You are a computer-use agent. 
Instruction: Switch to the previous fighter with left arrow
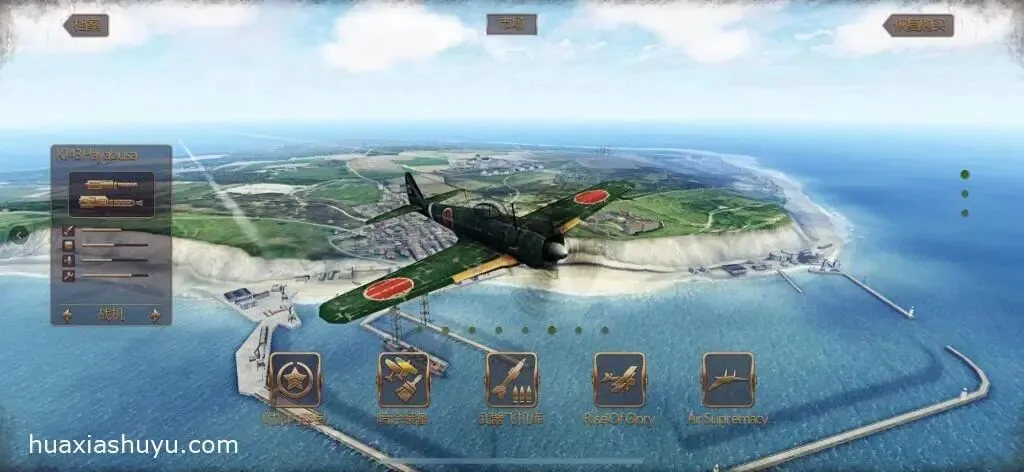point(67,315)
